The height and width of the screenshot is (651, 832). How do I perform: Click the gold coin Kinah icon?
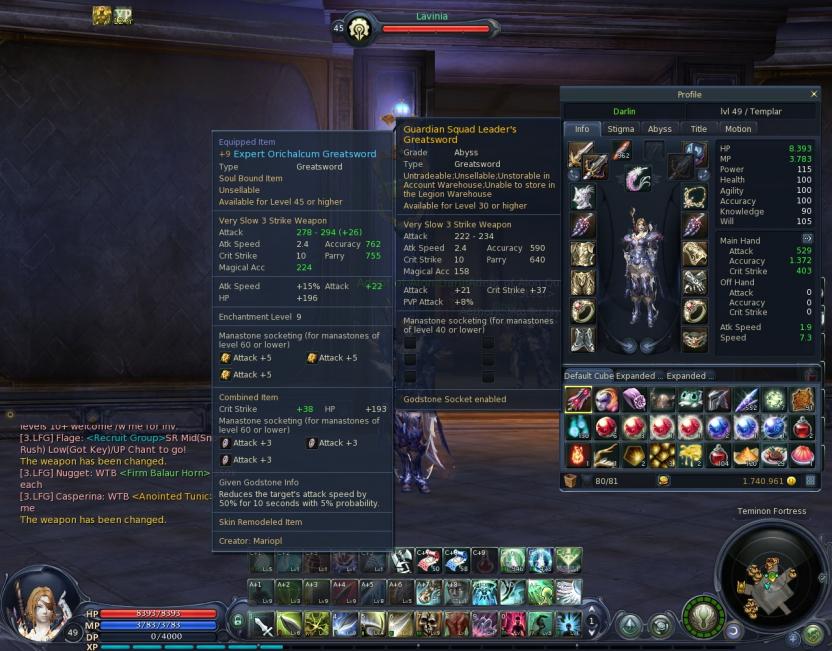click(791, 481)
